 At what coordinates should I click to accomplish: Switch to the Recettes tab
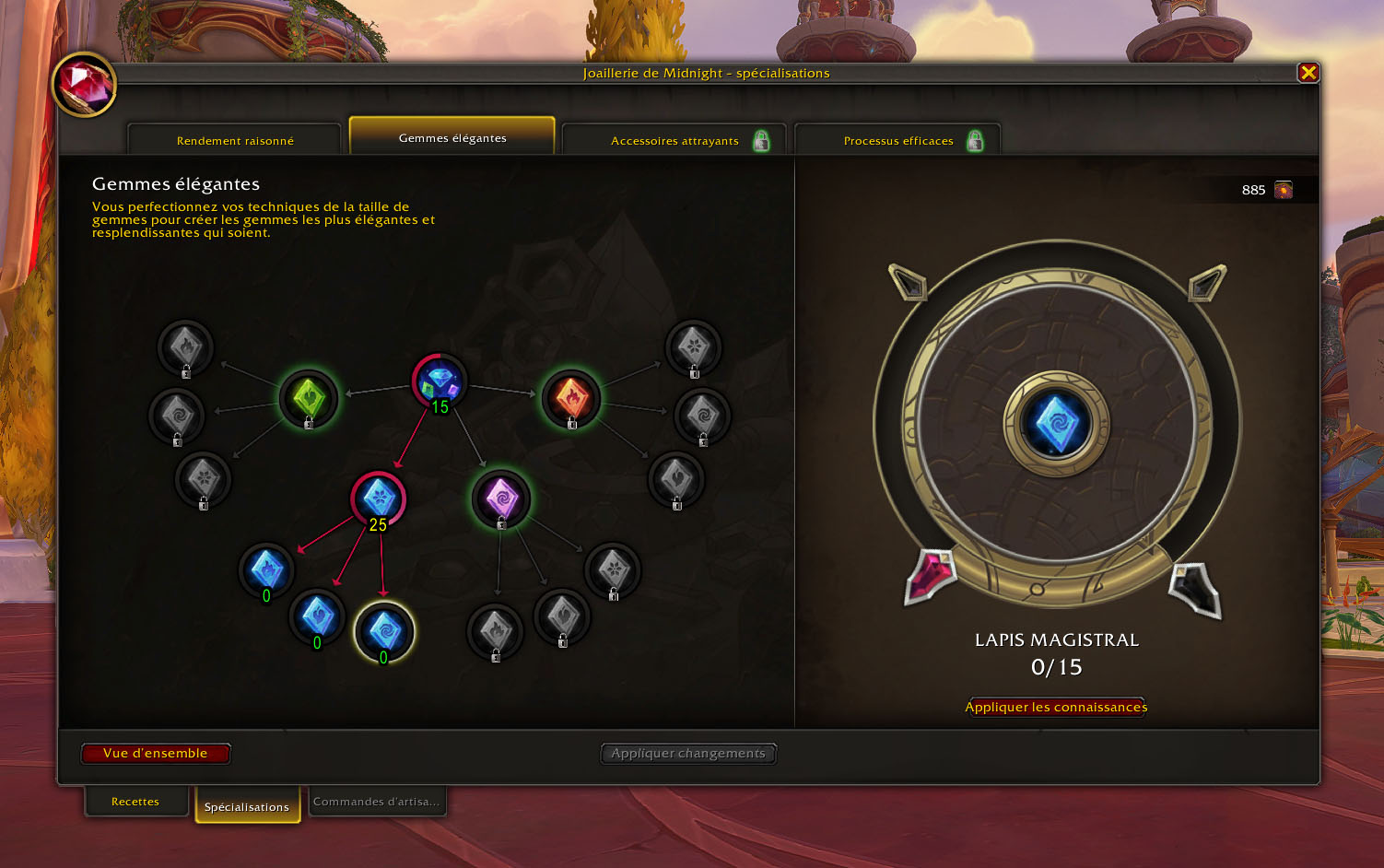coord(135,802)
